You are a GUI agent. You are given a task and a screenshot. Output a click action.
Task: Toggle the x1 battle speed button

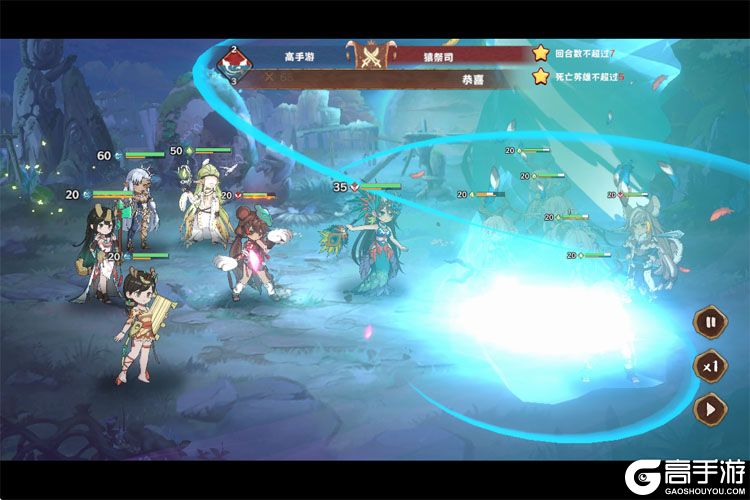[x=711, y=366]
